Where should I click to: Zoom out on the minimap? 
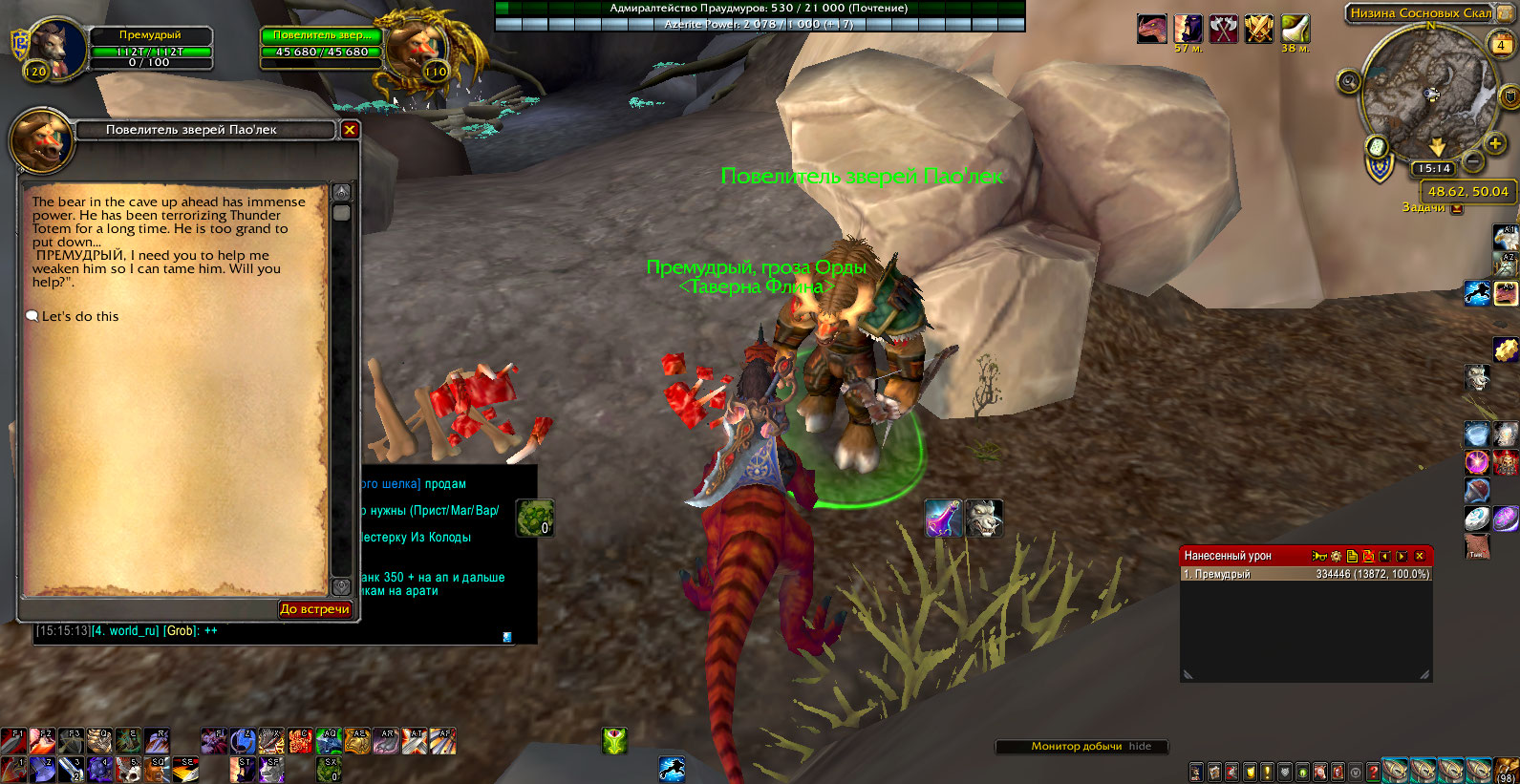click(1473, 160)
